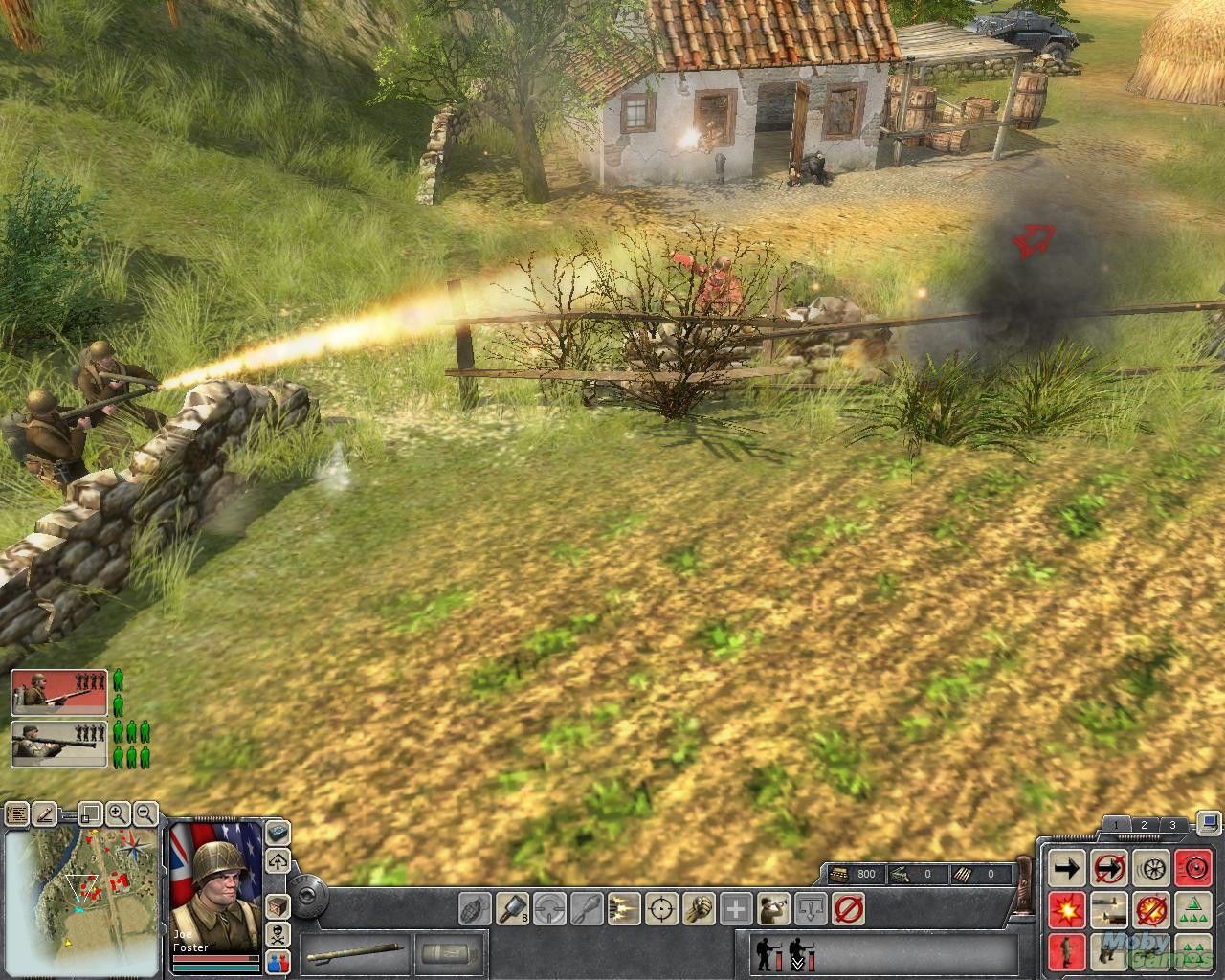Screen dimensions: 1225x980
Task: Click the red cancel circle-slash icon
Action: [x=848, y=907]
